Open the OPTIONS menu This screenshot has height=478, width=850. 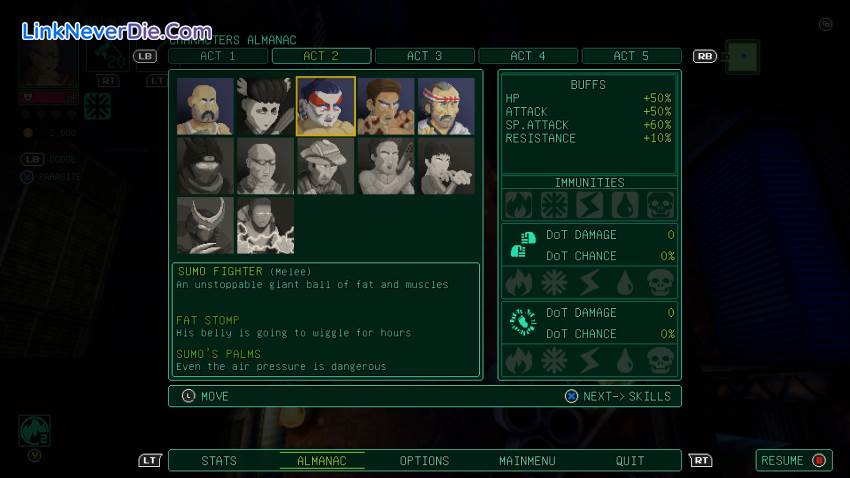[x=424, y=461]
